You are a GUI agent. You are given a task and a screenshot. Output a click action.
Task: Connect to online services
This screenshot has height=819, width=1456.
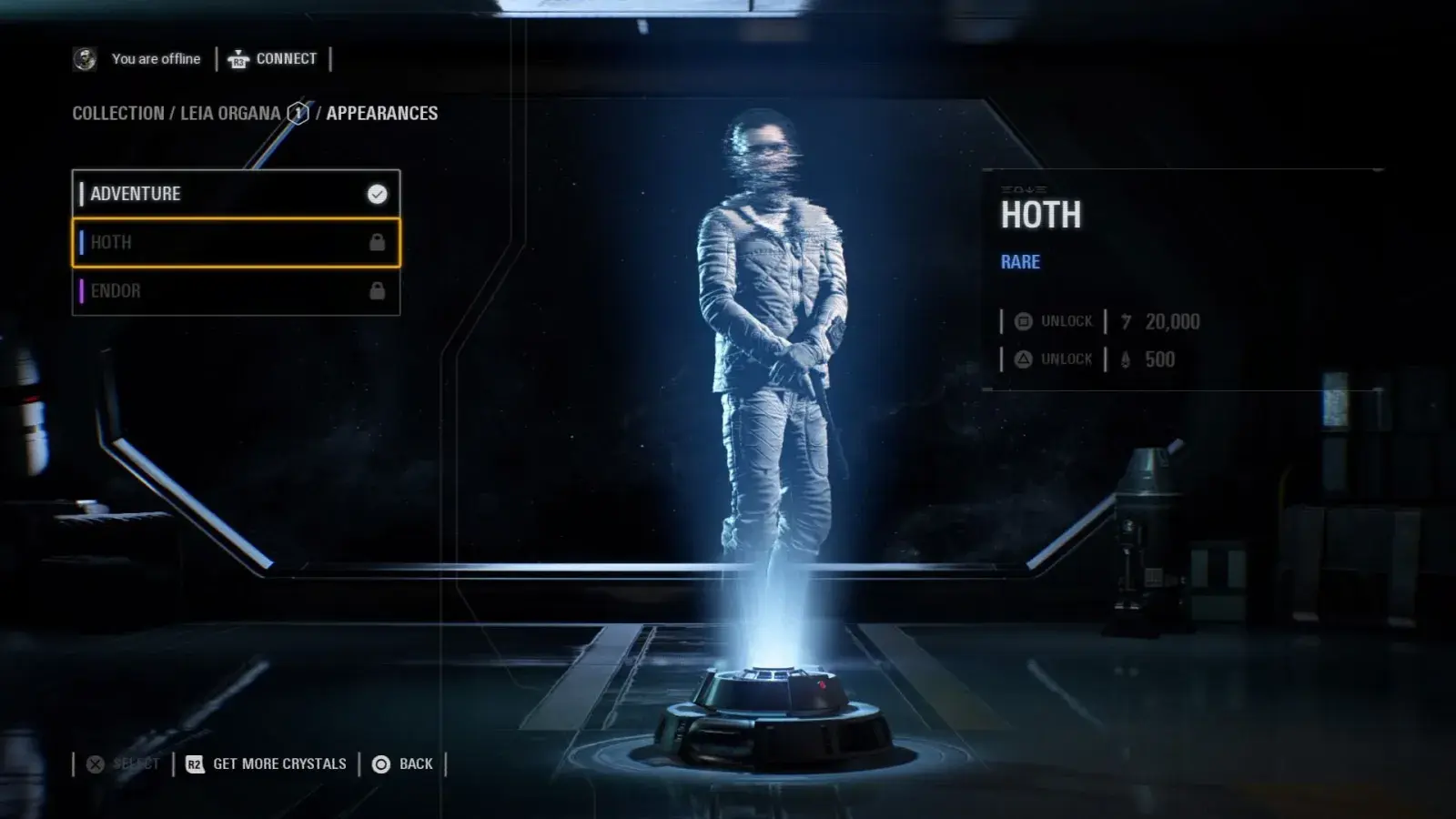(x=273, y=59)
